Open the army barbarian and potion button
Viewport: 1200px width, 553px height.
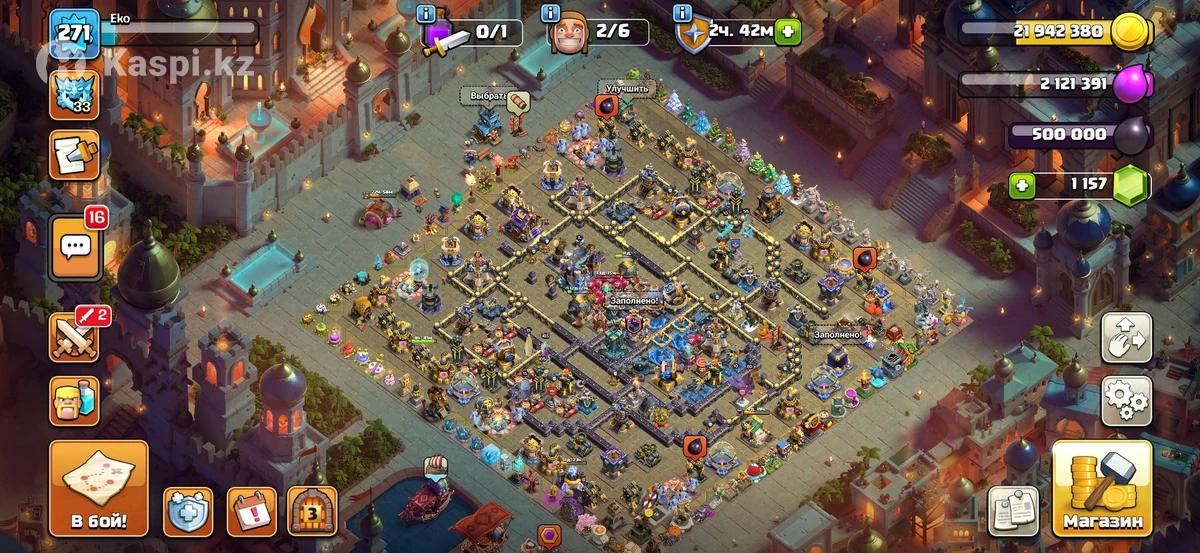75,402
